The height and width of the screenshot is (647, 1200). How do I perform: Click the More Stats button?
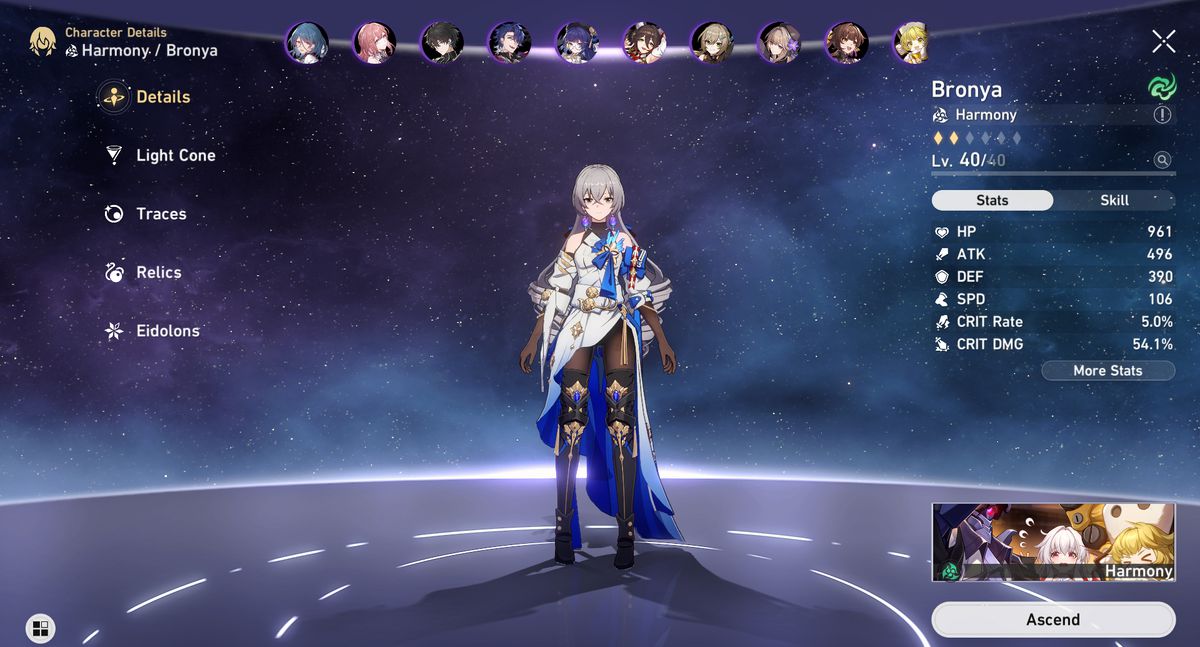[1107, 370]
